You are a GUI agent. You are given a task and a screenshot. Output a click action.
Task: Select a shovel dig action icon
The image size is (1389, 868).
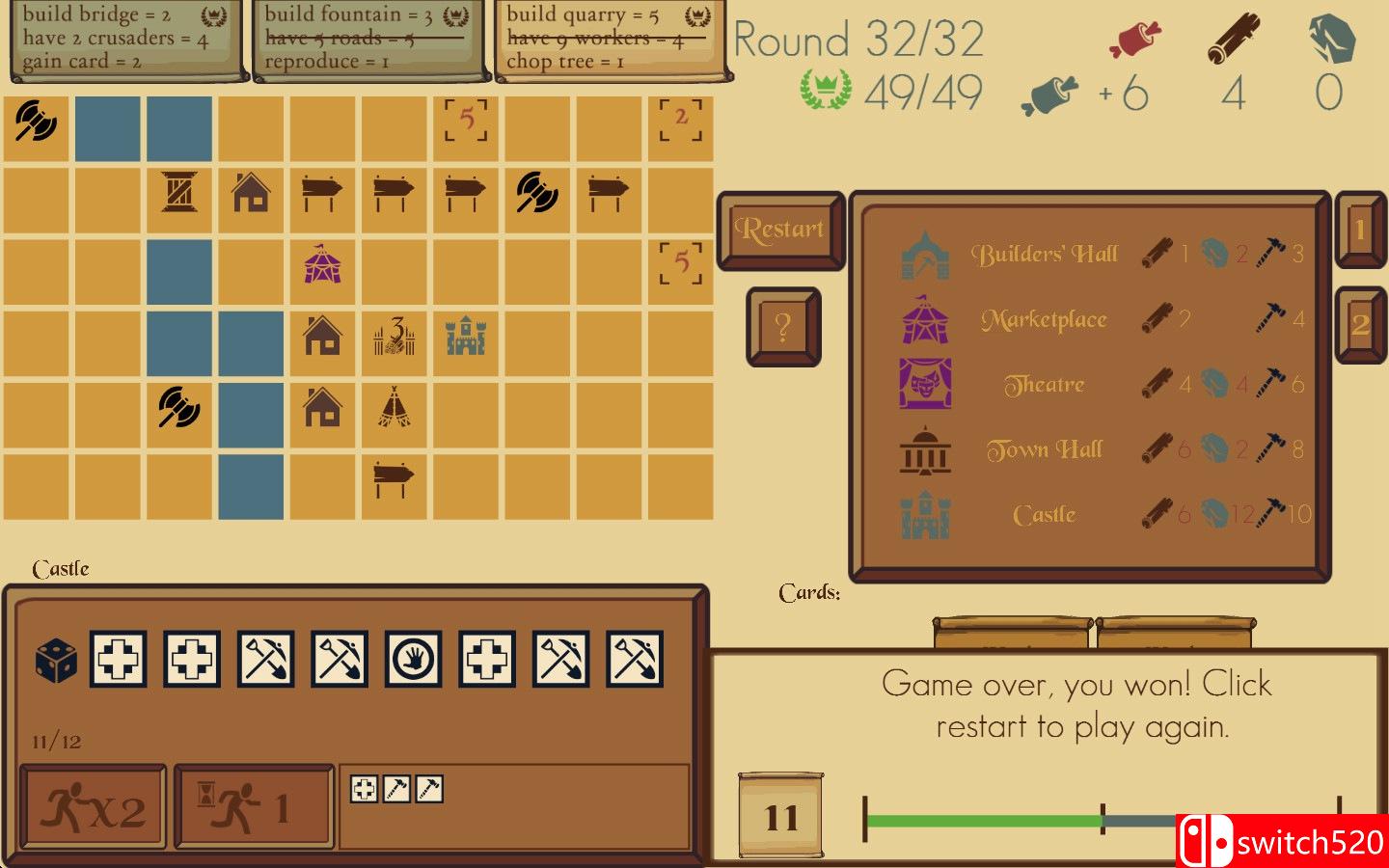(265, 660)
